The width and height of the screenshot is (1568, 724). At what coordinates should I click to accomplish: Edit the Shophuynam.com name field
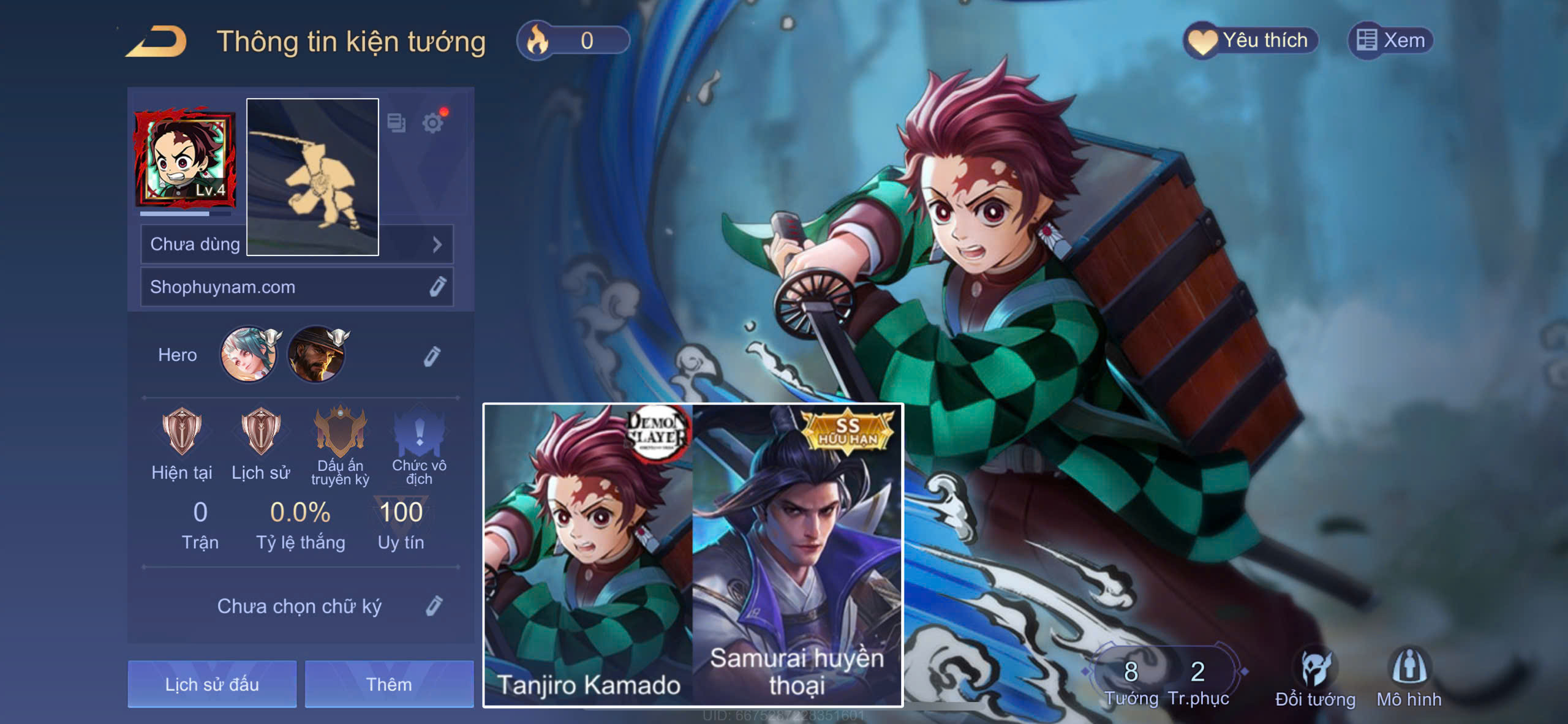click(437, 287)
